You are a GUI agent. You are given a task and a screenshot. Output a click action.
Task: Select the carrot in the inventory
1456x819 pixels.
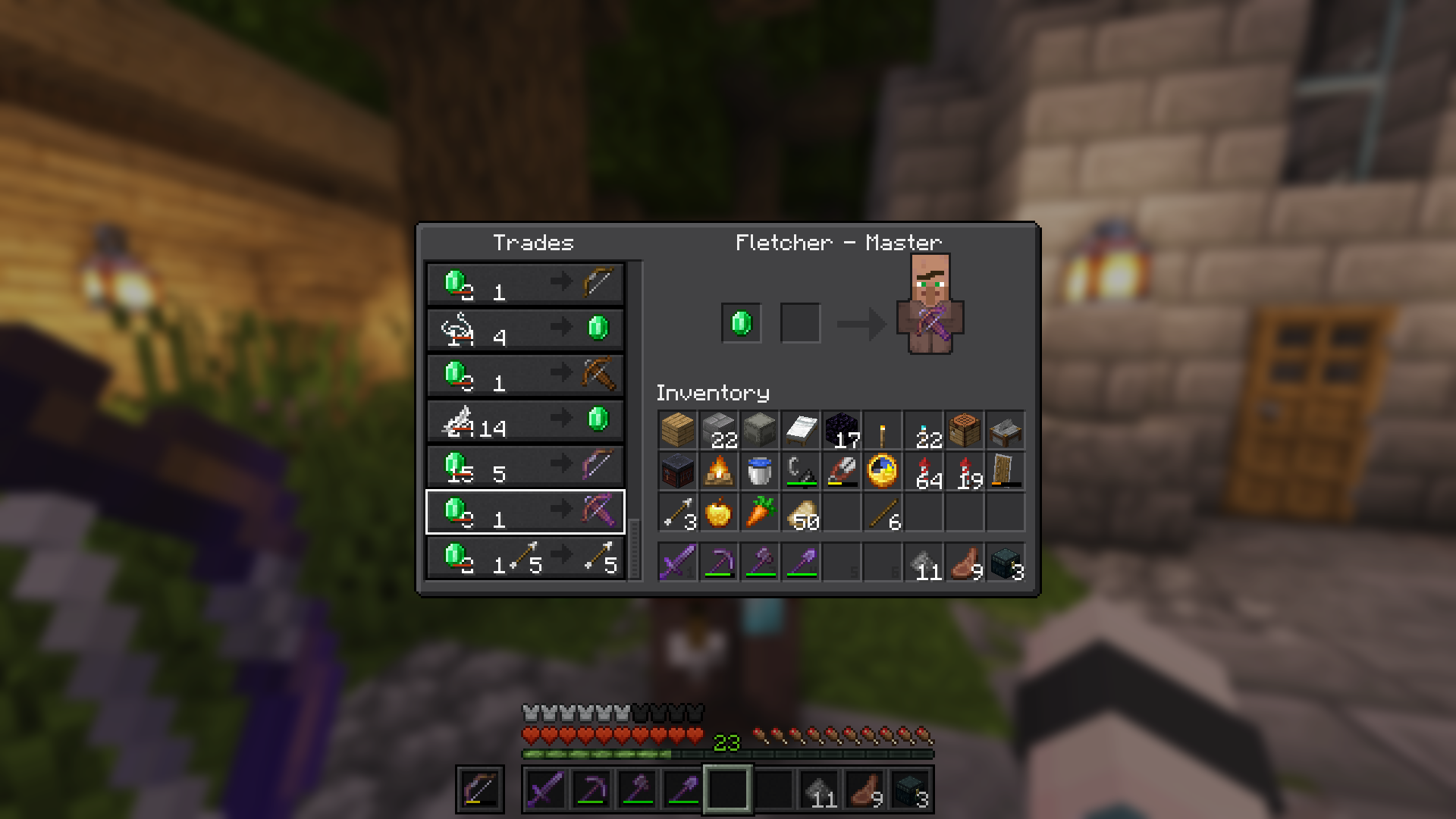760,512
